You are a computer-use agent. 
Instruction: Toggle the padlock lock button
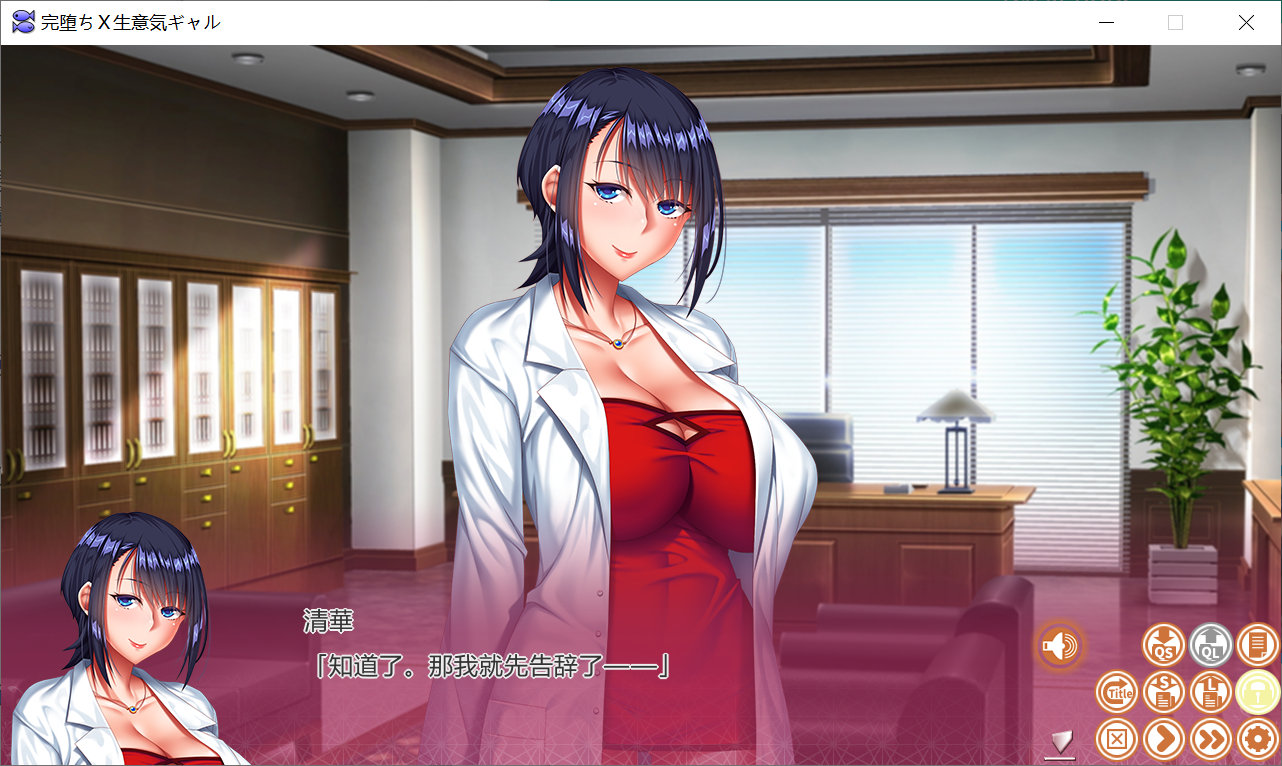pos(1257,692)
